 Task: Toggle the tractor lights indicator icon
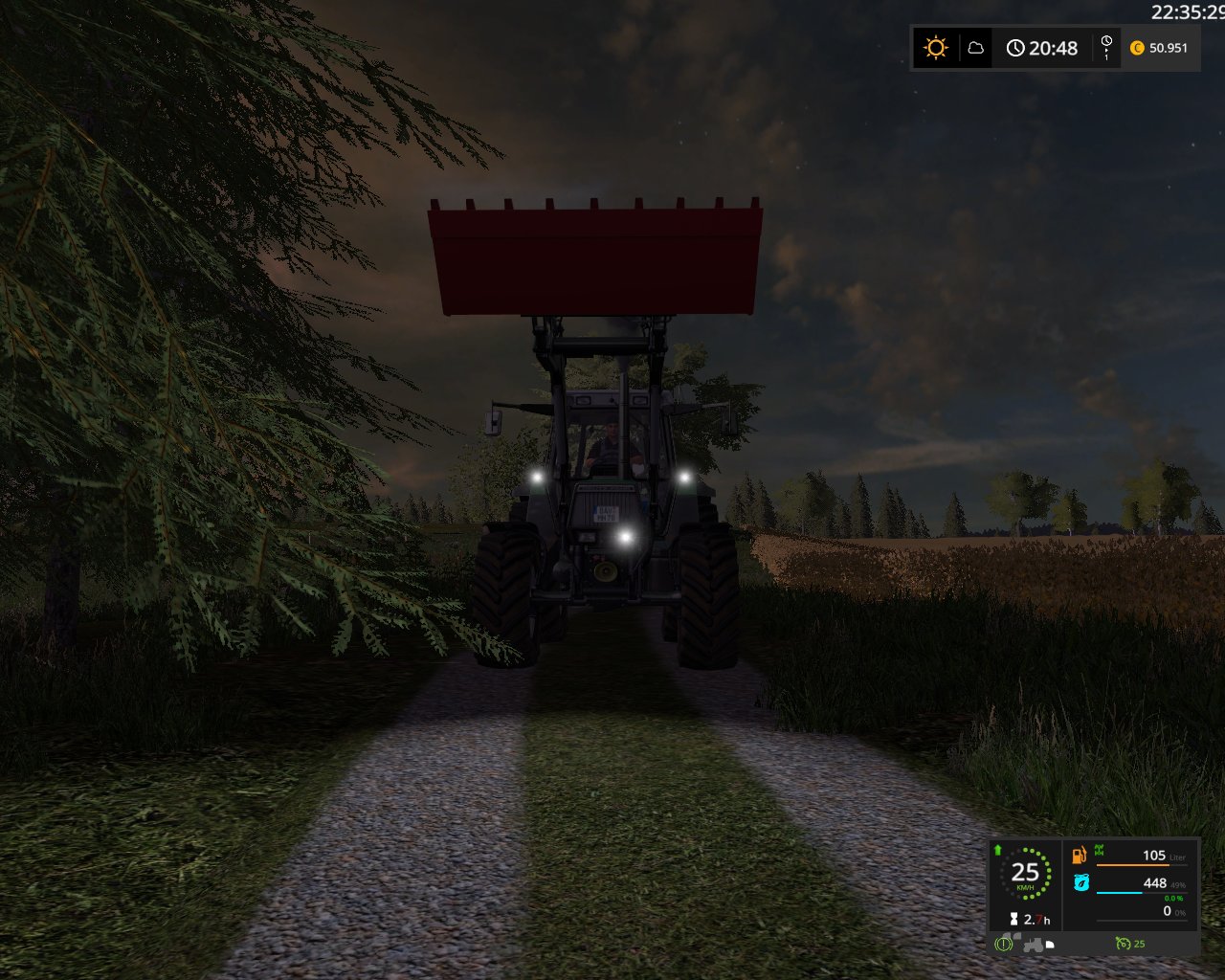(1050, 945)
